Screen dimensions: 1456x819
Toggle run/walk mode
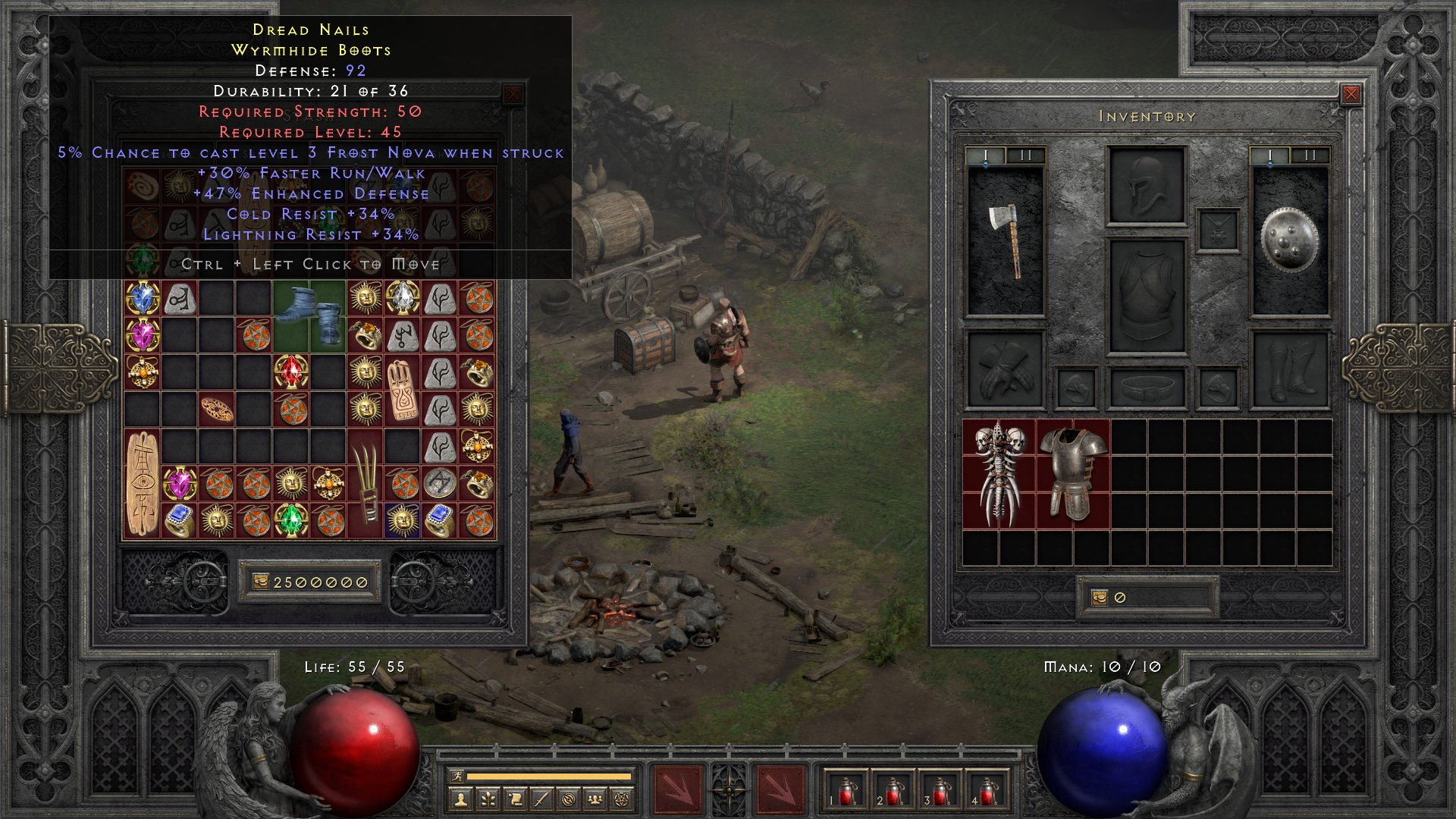point(457,777)
